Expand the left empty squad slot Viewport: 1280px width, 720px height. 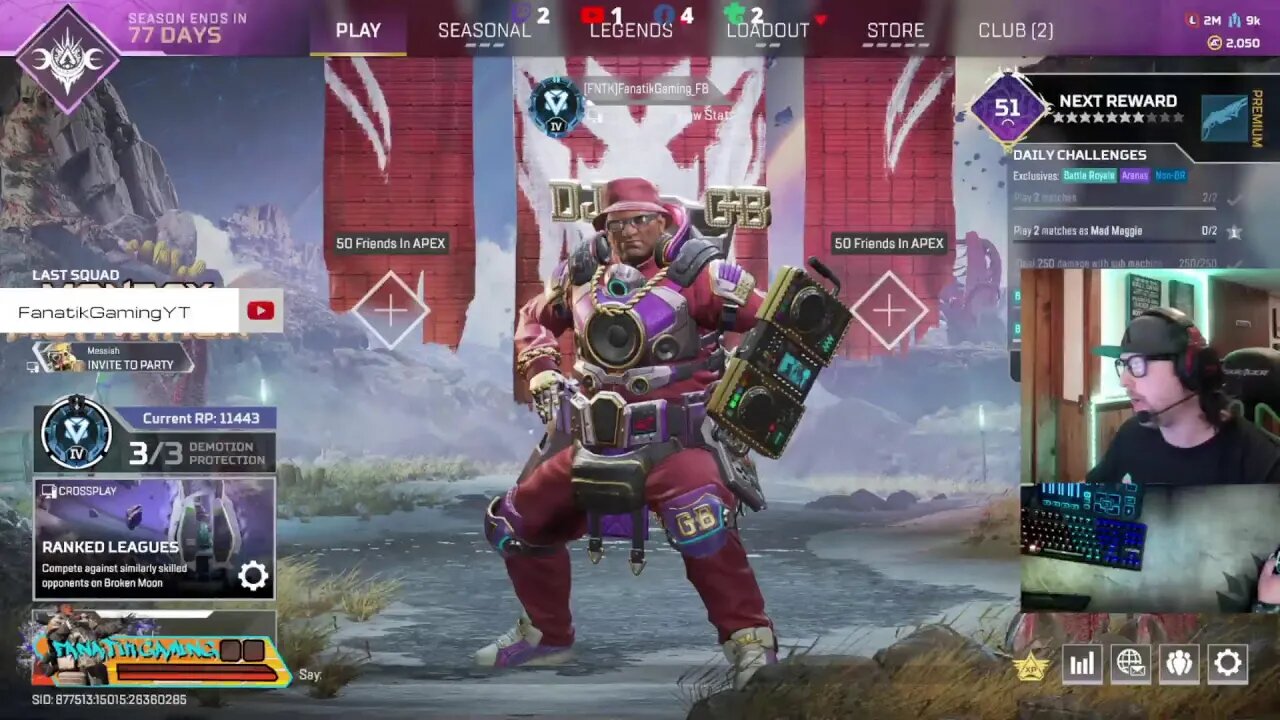pos(392,308)
